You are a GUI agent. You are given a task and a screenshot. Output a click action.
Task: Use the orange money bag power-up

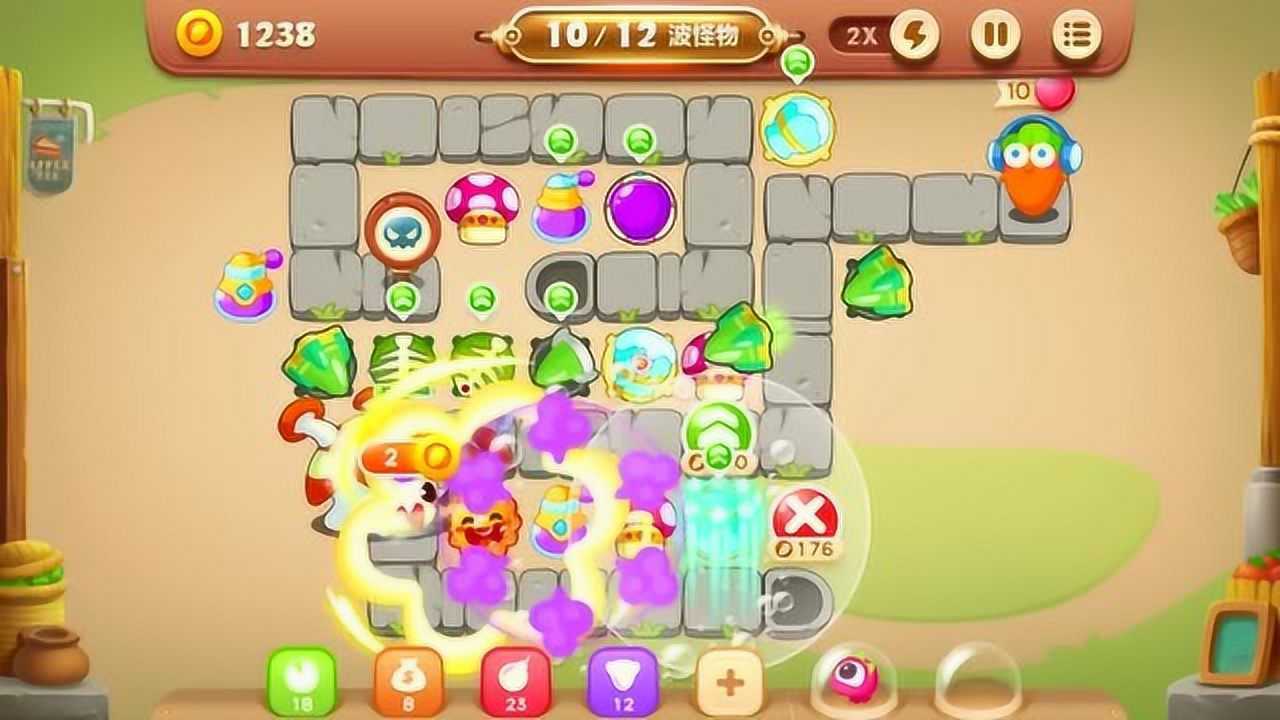[408, 682]
